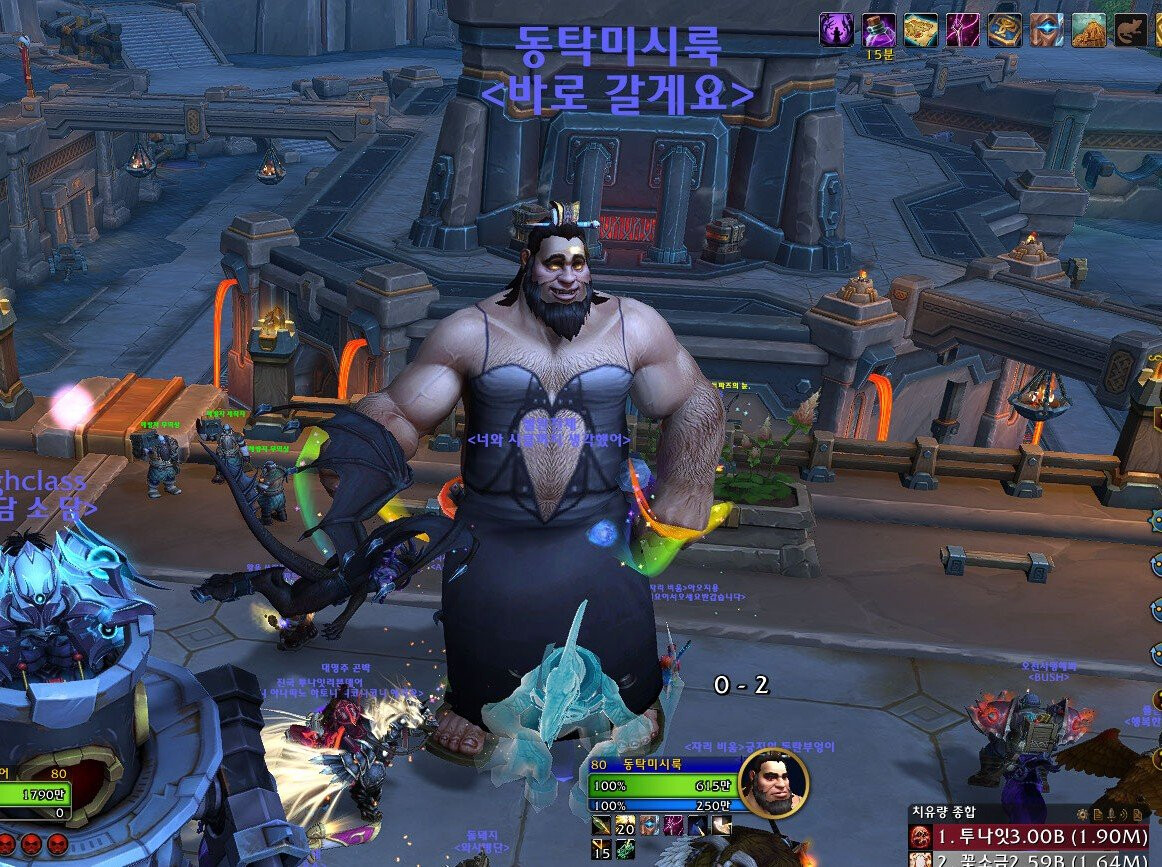Image resolution: width=1162 pixels, height=867 pixels.
Task: Click the golden treasure map buff icon
Action: pyautogui.click(x=920, y=30)
